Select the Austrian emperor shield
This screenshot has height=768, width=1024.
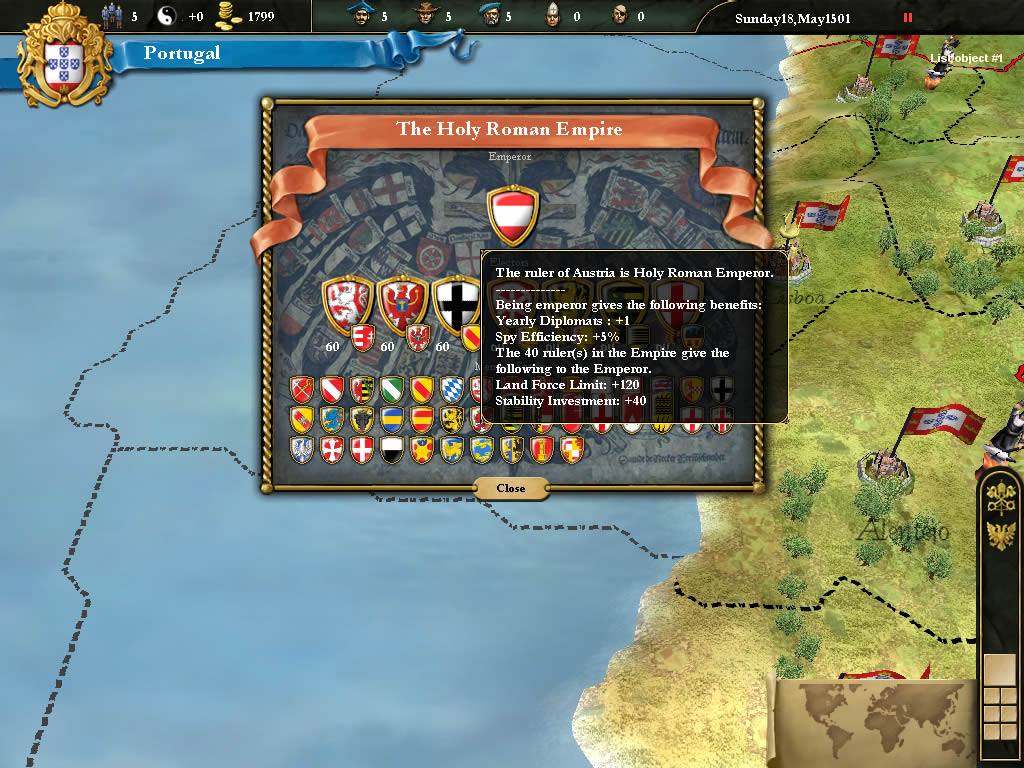[513, 215]
